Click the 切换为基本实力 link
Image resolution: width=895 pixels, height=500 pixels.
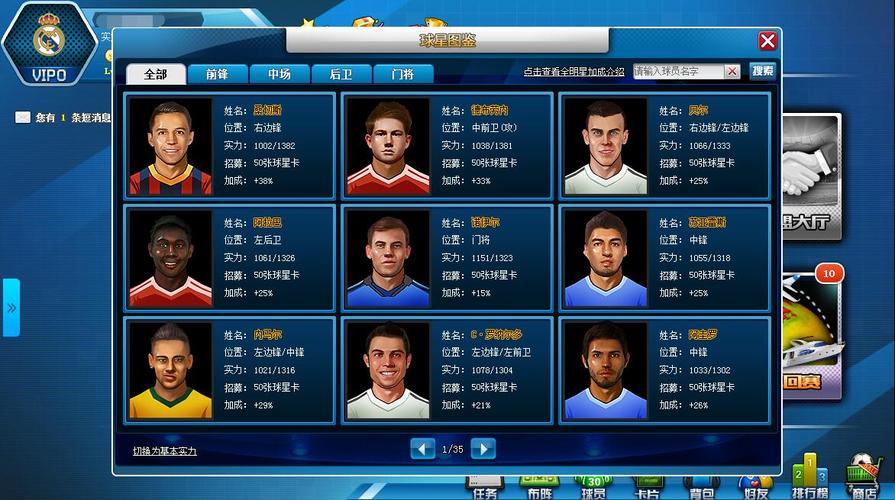coord(165,451)
